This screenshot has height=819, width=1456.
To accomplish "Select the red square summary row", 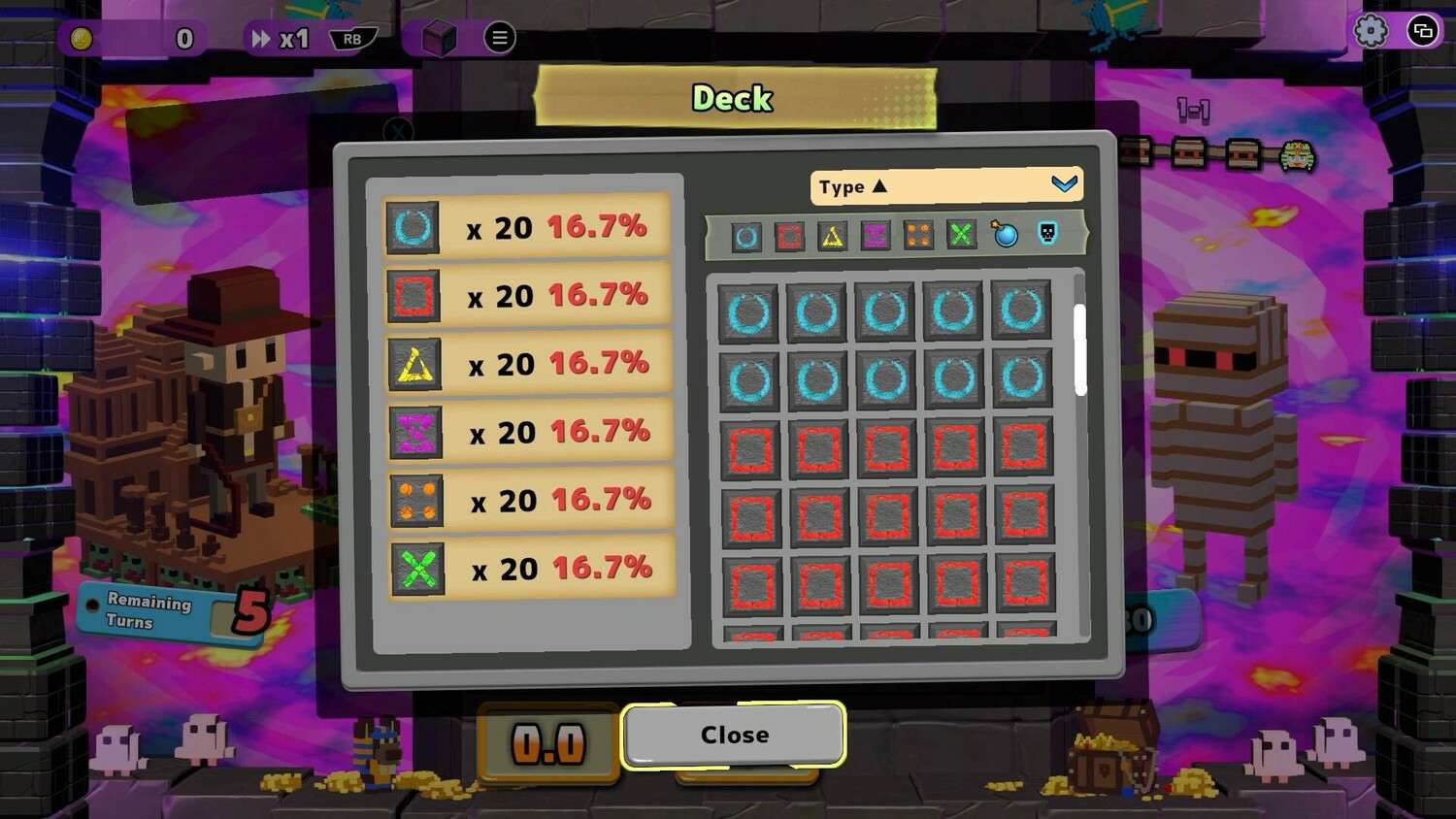I will pyautogui.click(x=528, y=296).
